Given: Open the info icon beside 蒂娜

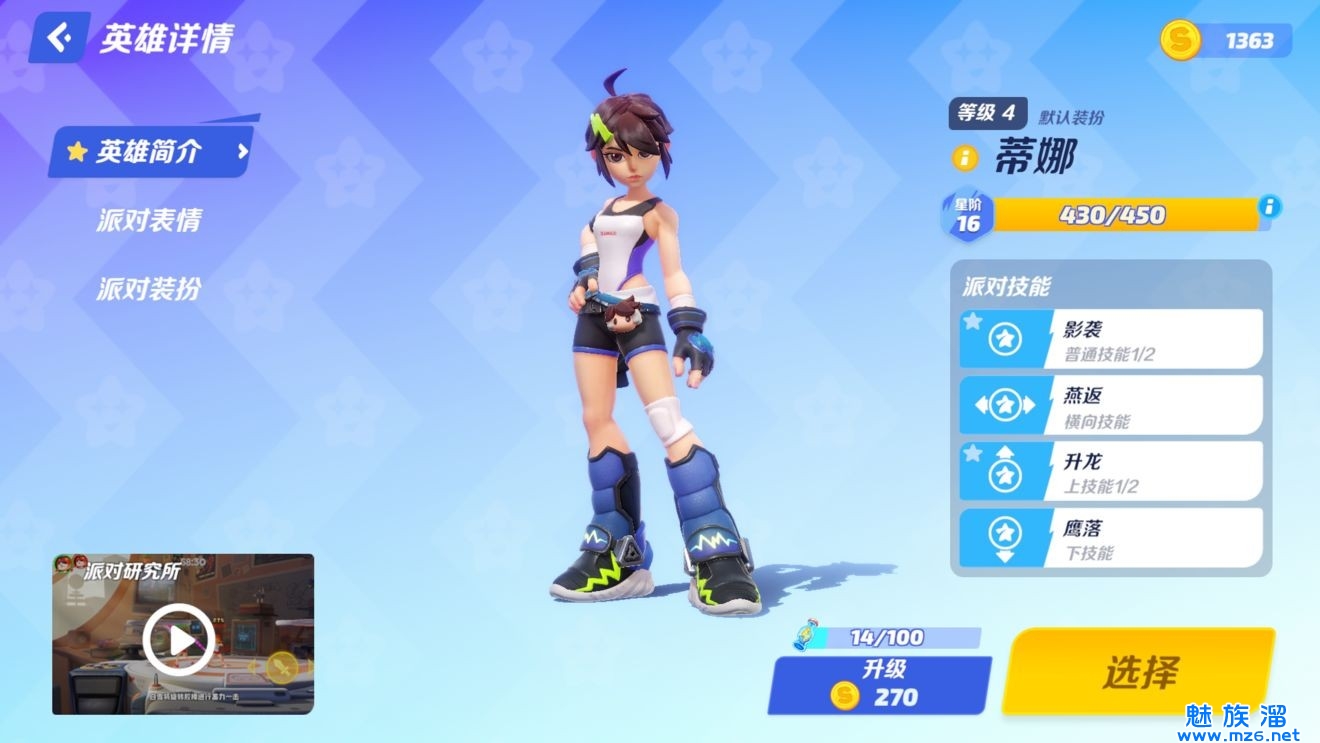Looking at the screenshot, I should [965, 158].
